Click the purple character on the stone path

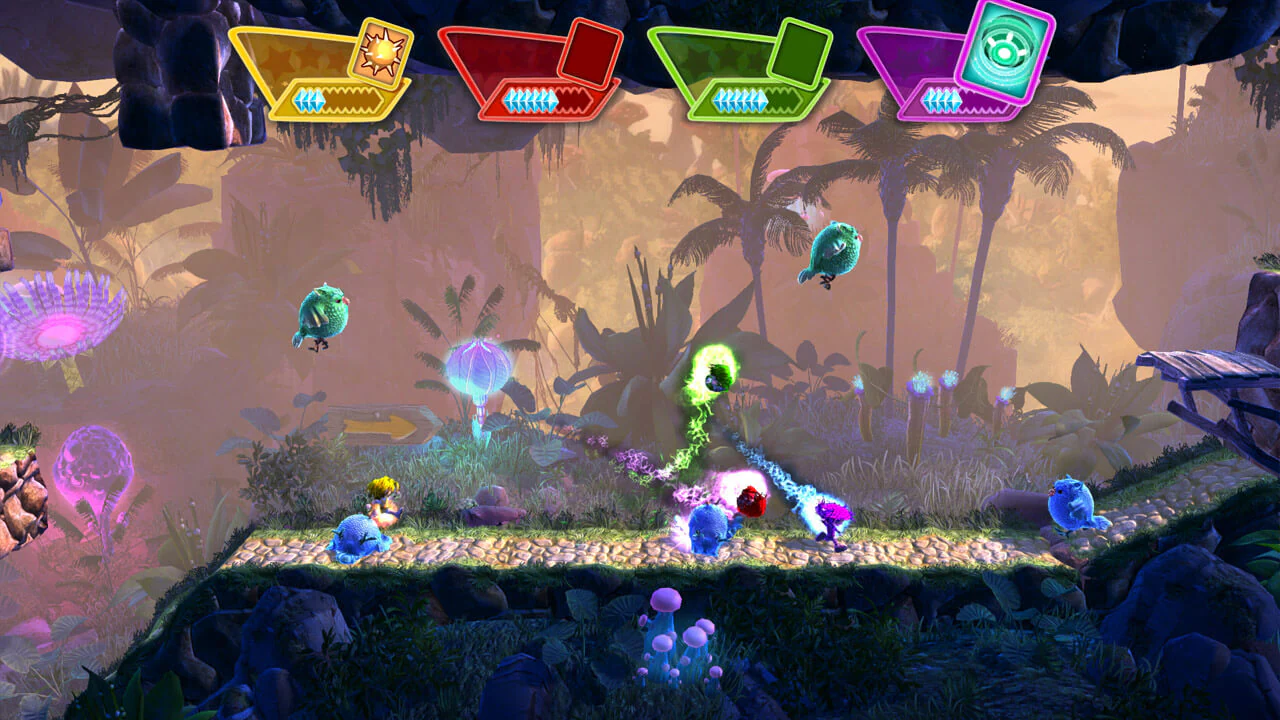(832, 523)
